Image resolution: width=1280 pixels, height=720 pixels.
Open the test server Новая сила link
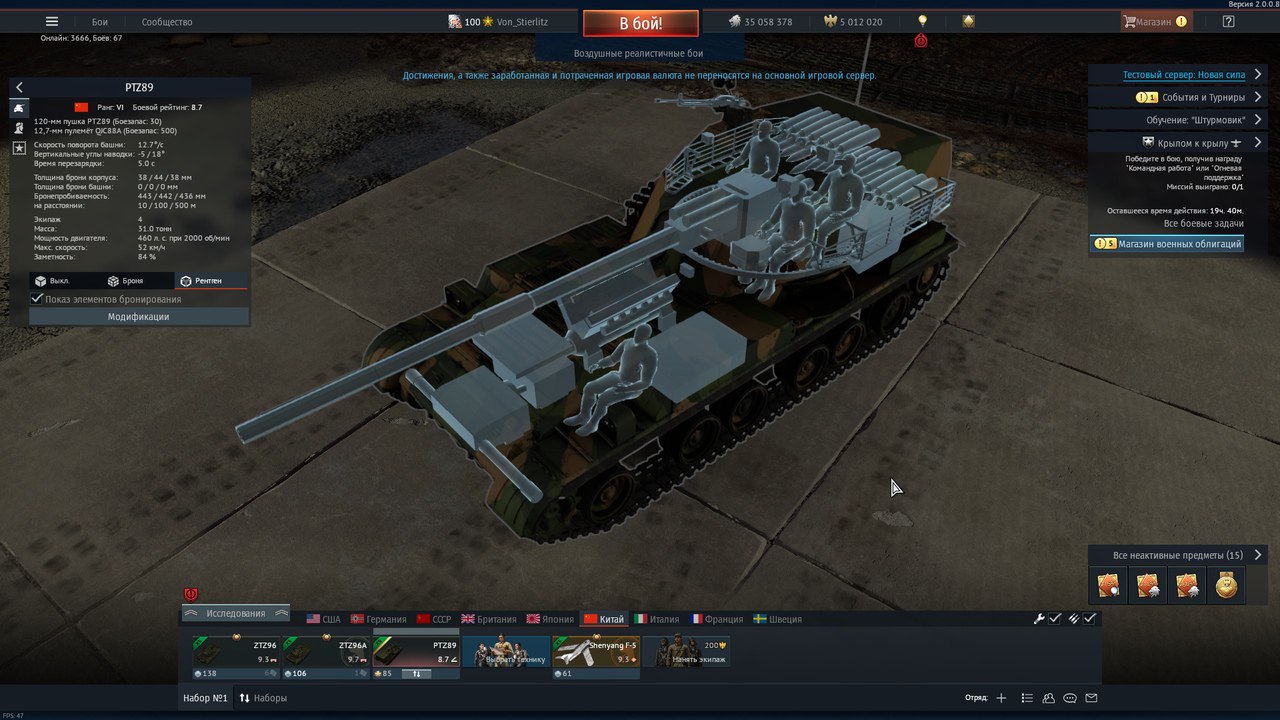point(1183,75)
